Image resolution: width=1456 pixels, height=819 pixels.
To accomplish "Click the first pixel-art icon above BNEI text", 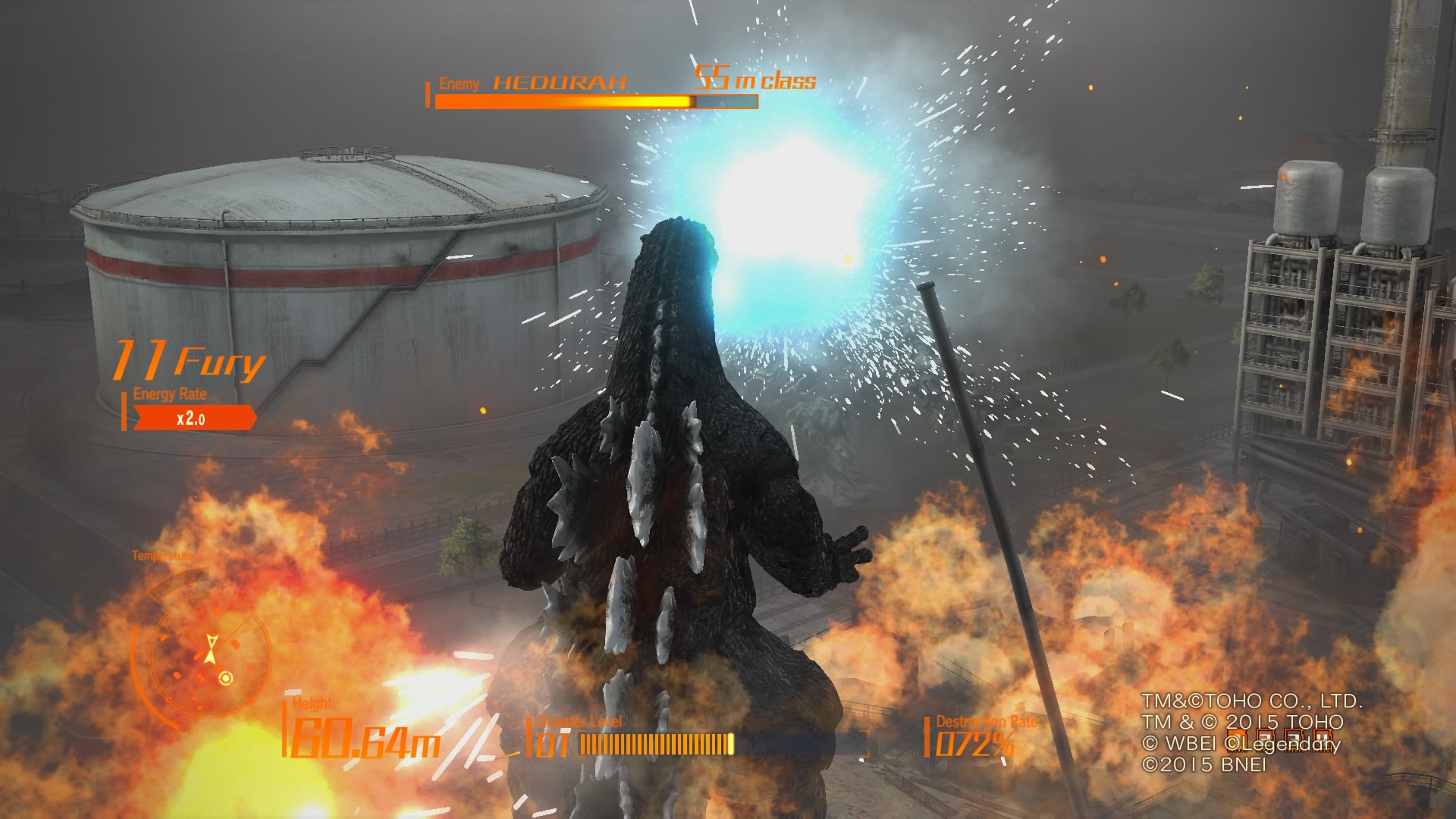I will click(x=1238, y=739).
